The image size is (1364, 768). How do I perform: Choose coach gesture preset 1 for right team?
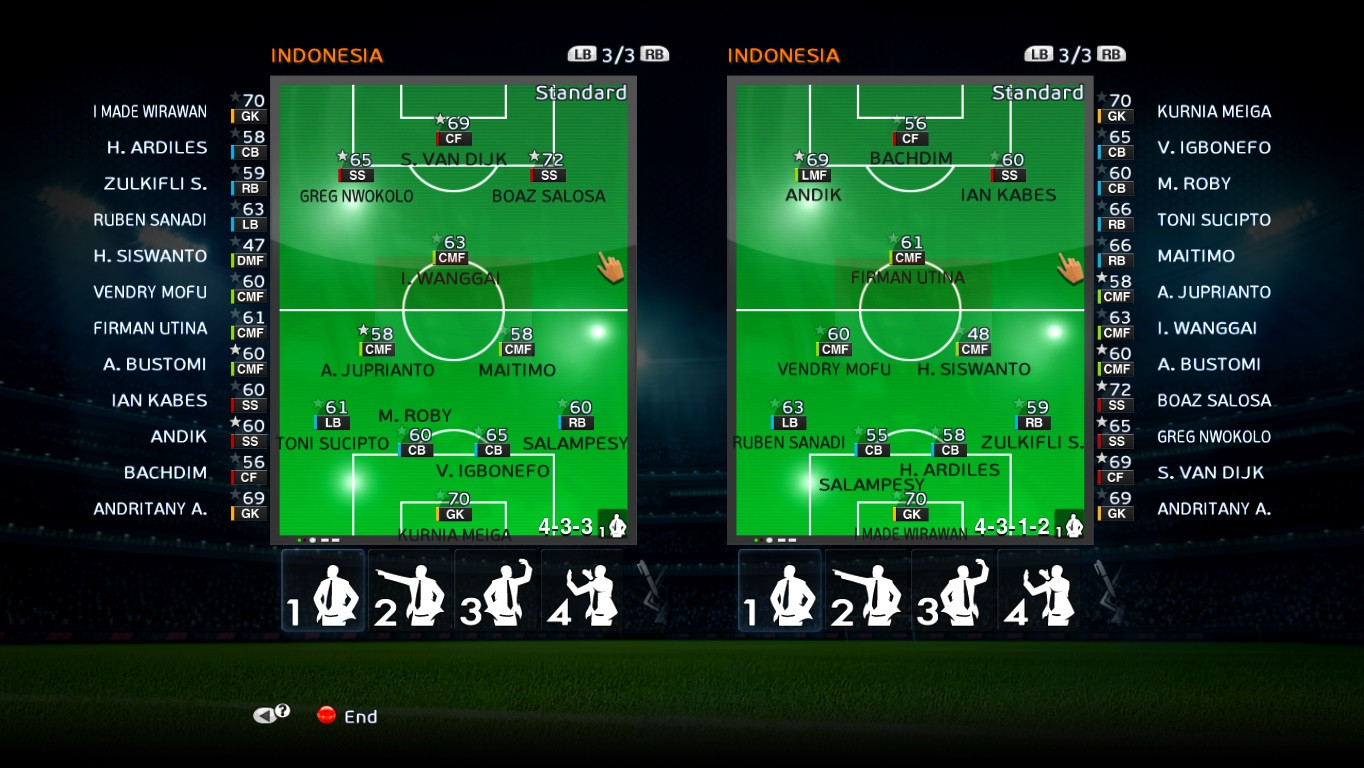pyautogui.click(x=779, y=592)
